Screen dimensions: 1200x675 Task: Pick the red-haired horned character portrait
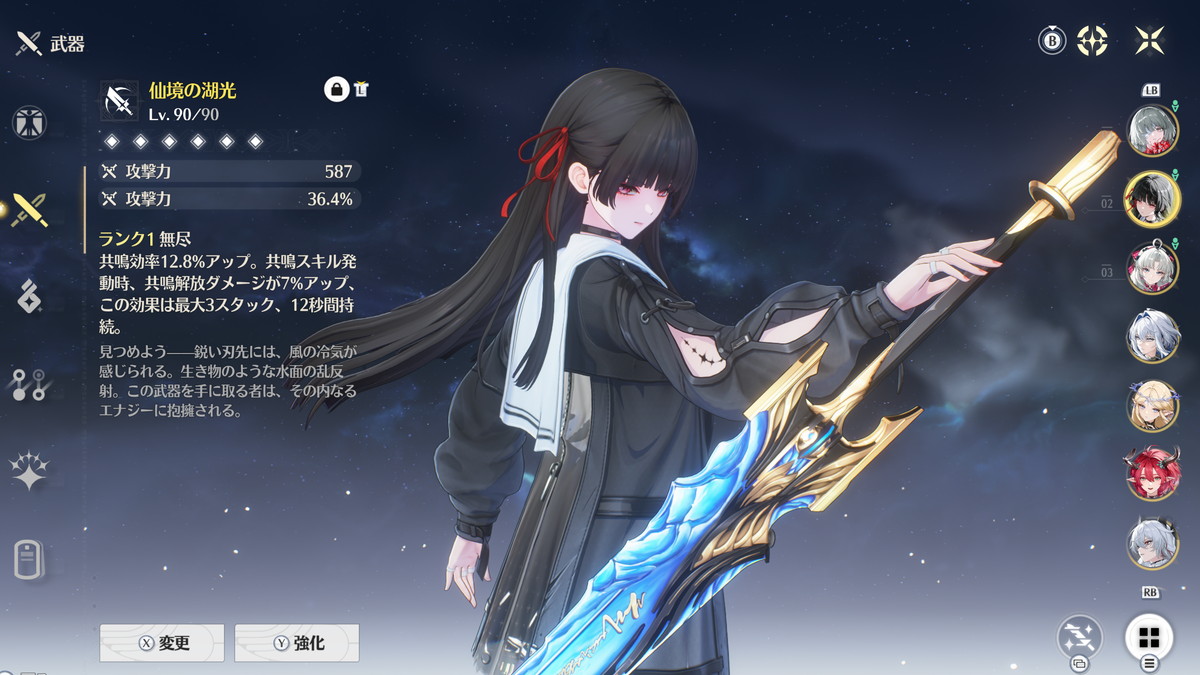pyautogui.click(x=1152, y=473)
